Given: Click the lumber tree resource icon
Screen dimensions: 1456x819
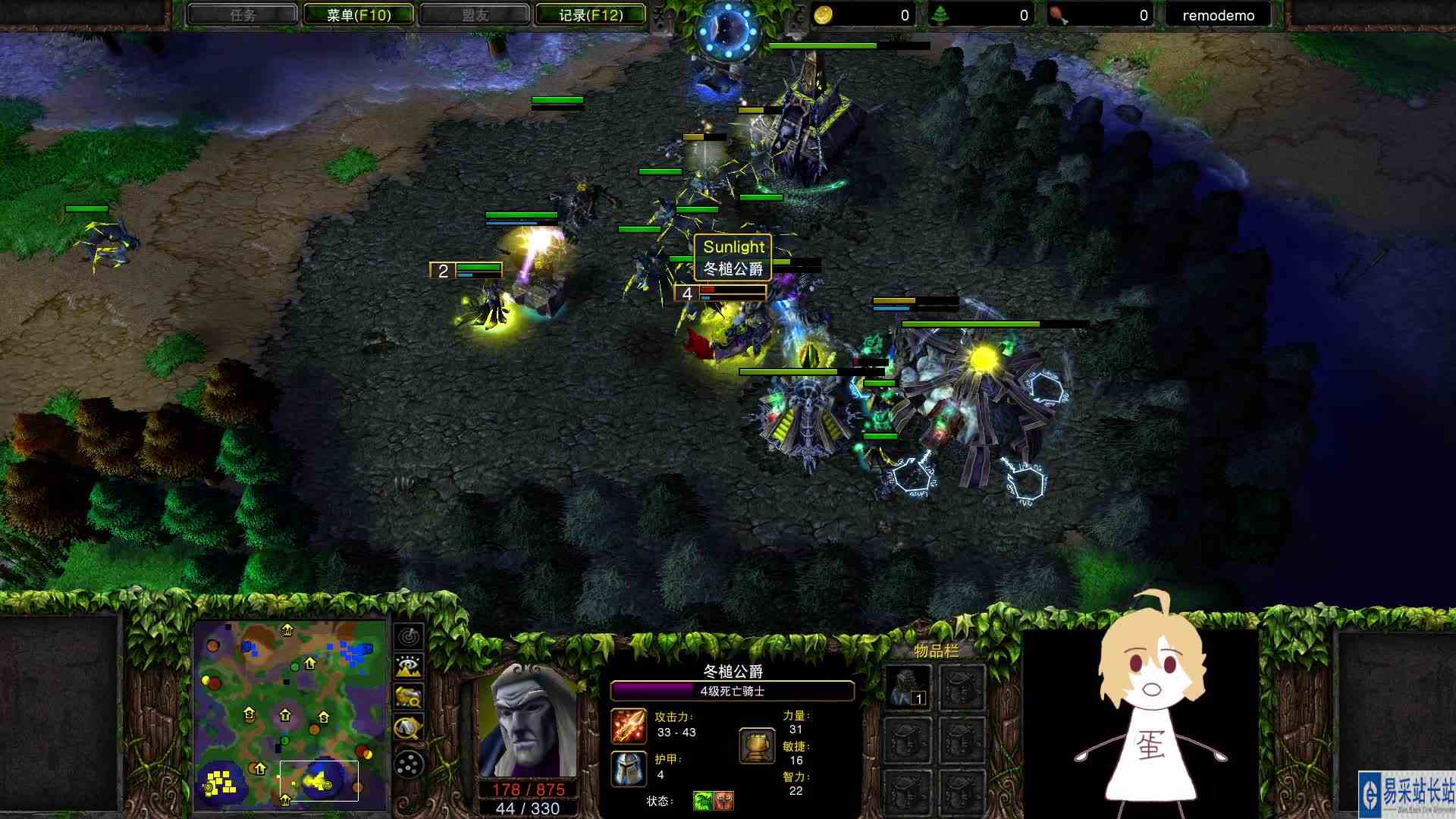Looking at the screenshot, I should 940,14.
